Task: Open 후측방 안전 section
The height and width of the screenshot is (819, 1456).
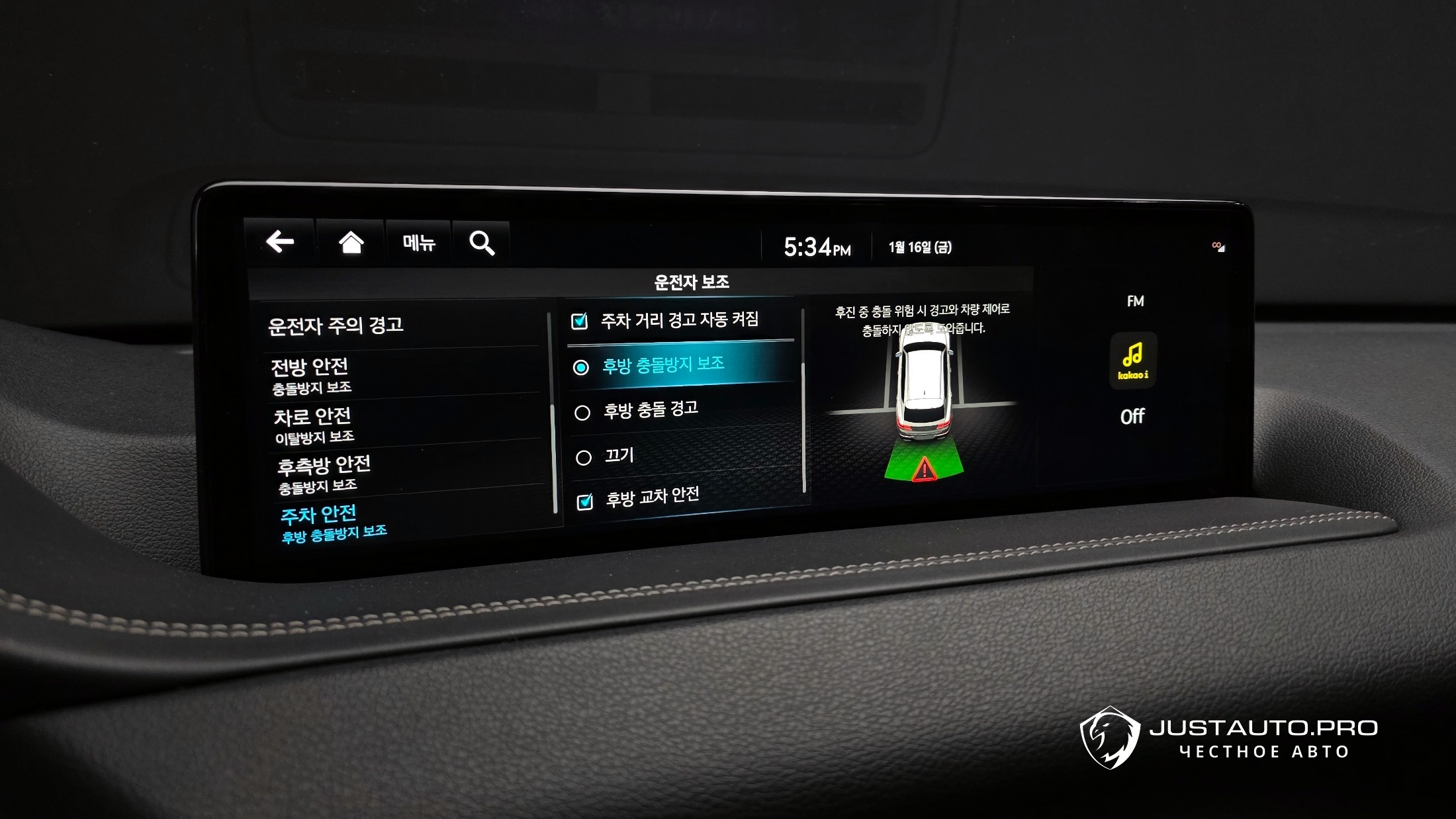Action: point(323,474)
